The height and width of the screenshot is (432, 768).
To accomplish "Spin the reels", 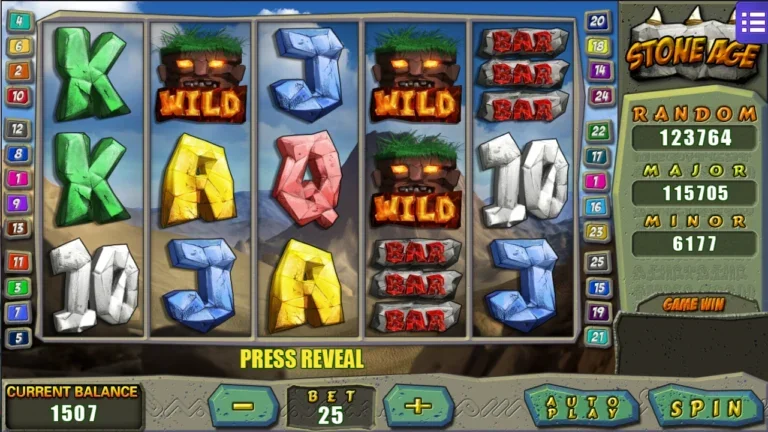I will point(706,407).
